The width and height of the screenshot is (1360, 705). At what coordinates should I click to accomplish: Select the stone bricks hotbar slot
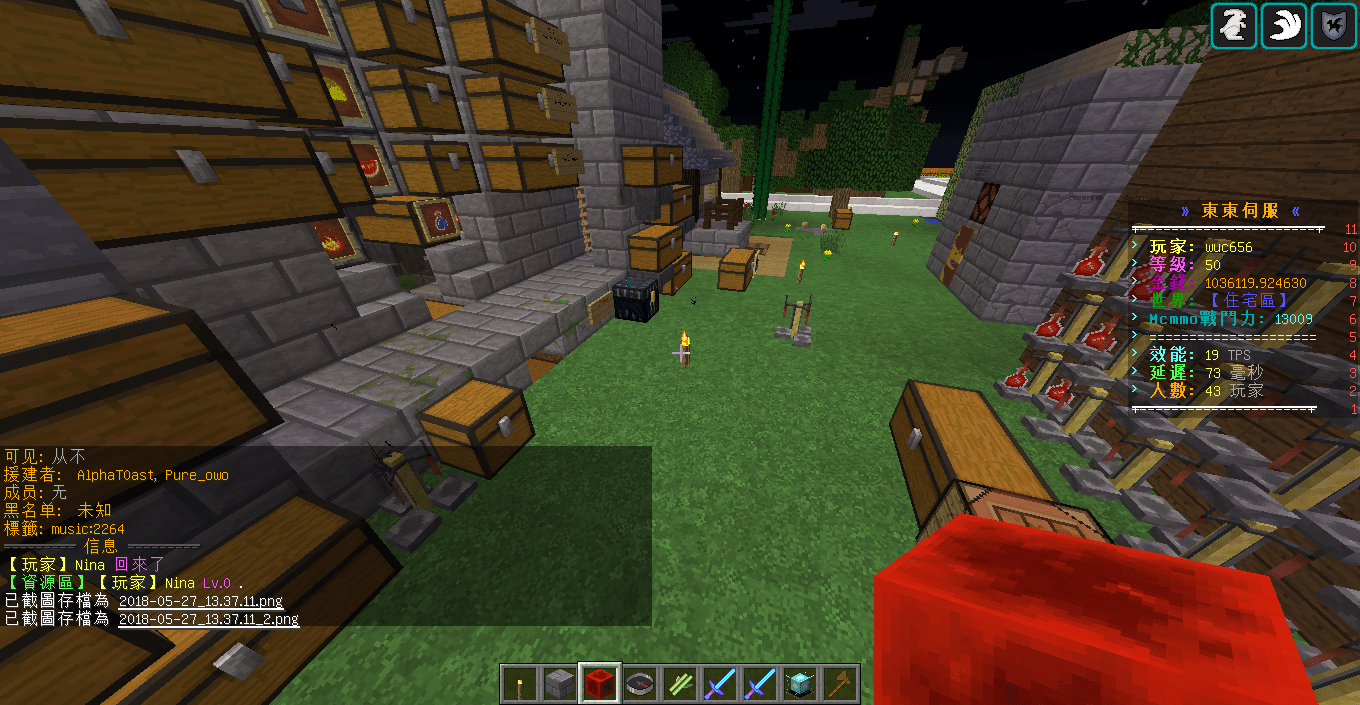(x=560, y=684)
